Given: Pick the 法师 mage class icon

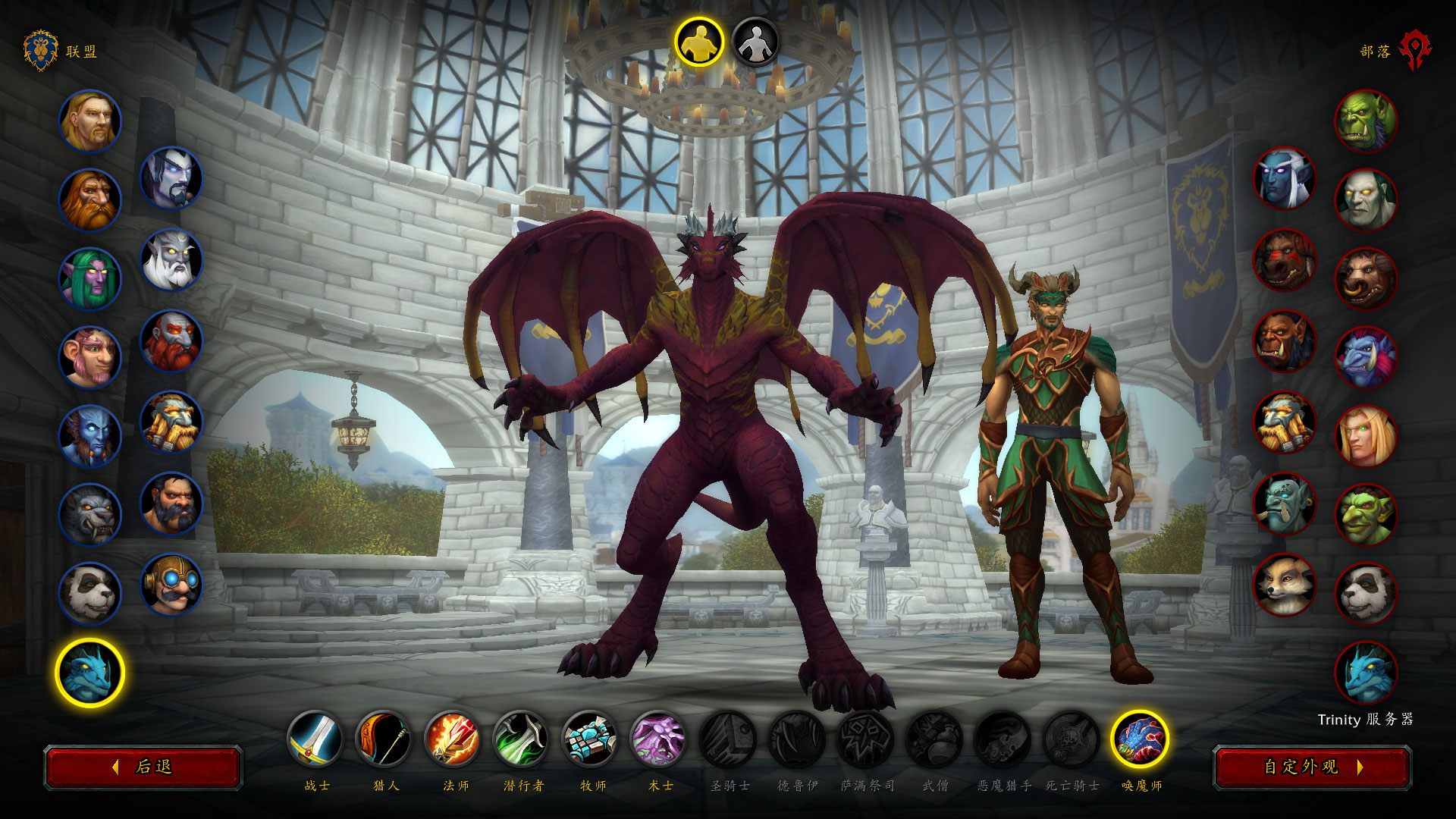Looking at the screenshot, I should (x=453, y=739).
